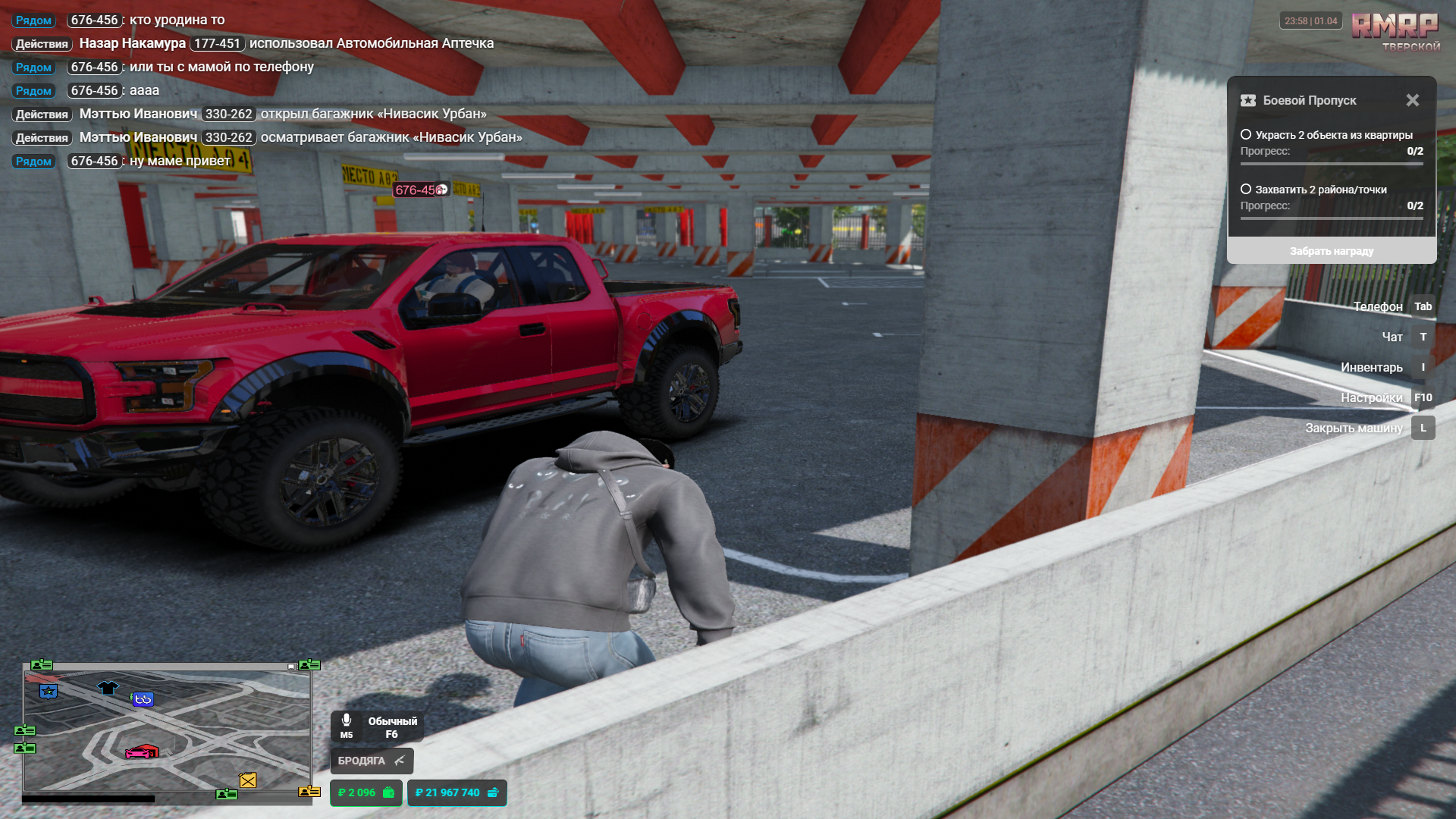Select the blue mask marker on minimap

coord(143,699)
